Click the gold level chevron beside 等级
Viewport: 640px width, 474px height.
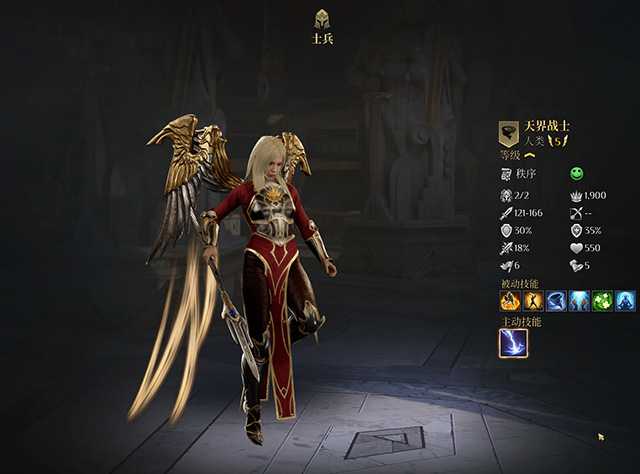click(530, 155)
